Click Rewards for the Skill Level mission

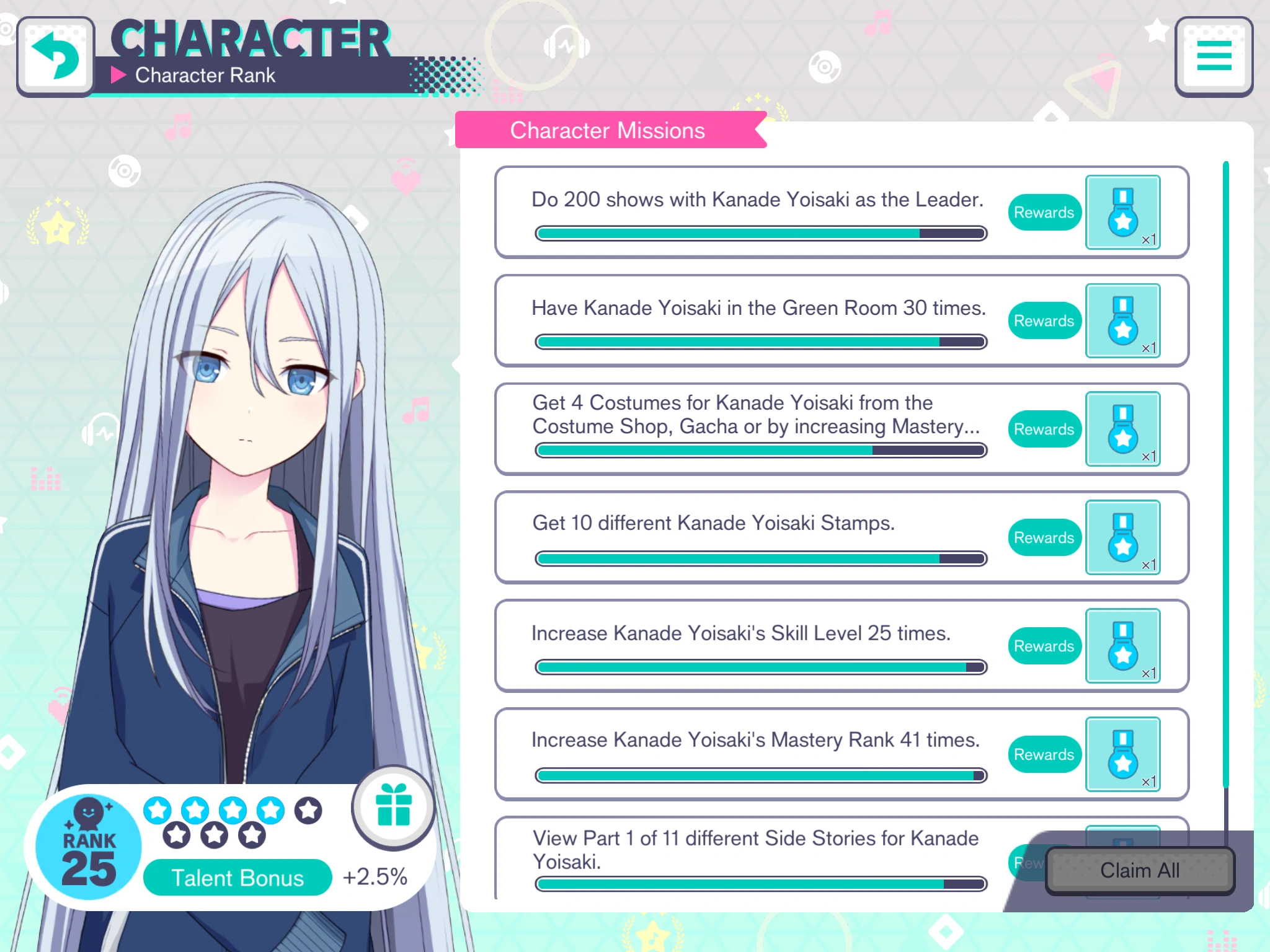[1044, 646]
